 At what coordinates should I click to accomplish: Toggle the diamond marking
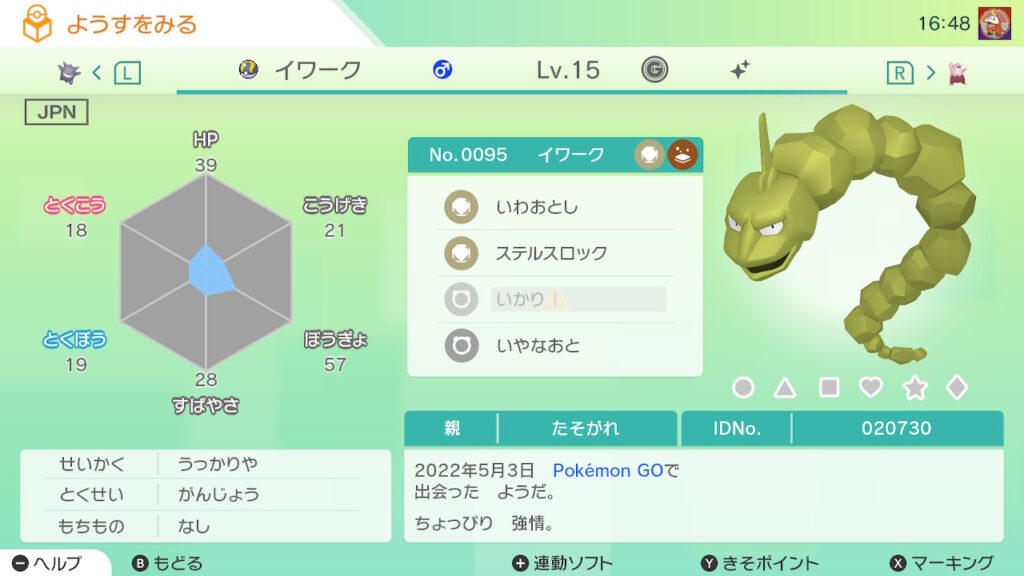[957, 388]
